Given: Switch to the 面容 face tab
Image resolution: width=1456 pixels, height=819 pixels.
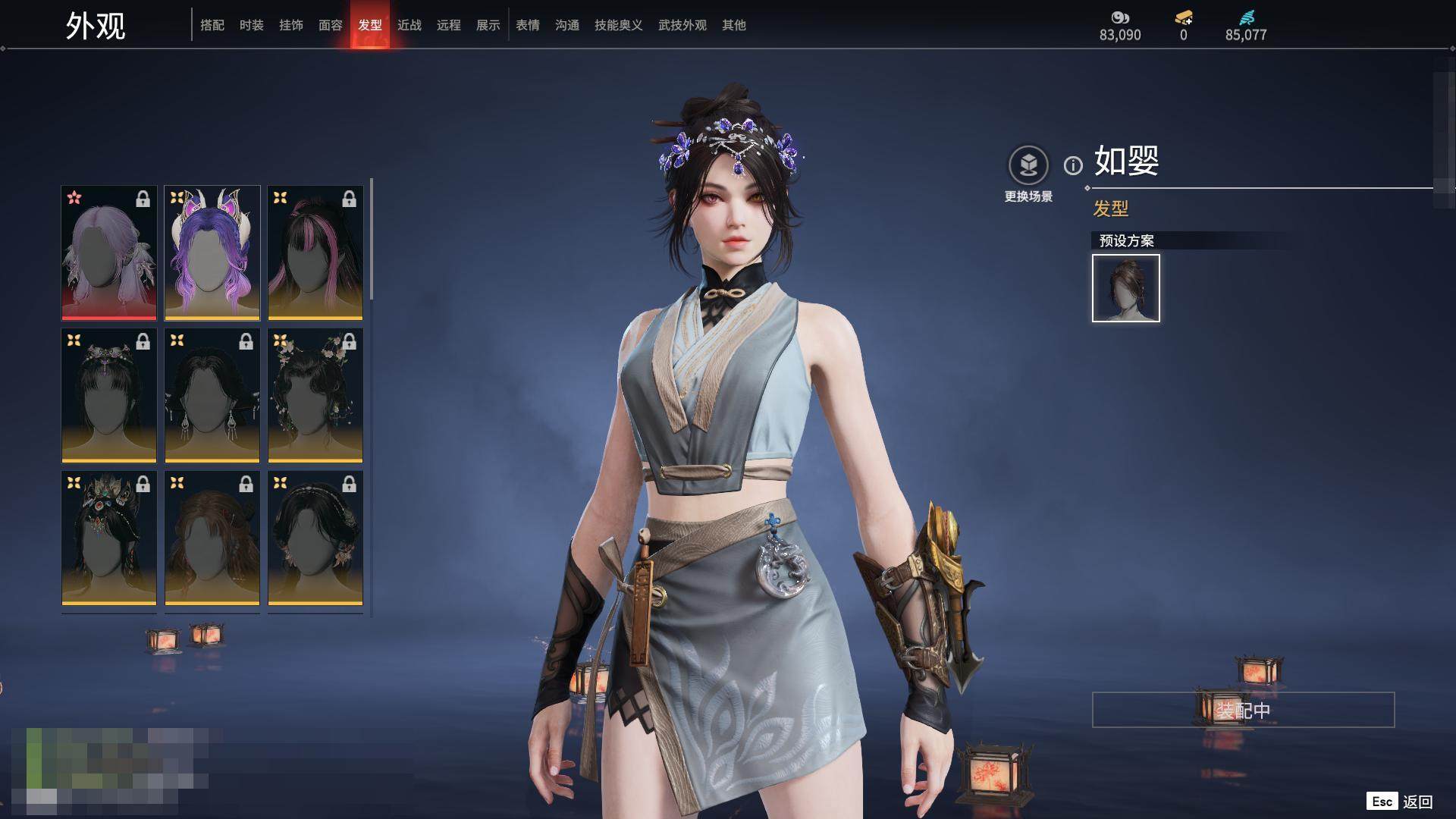Looking at the screenshot, I should pos(331,25).
